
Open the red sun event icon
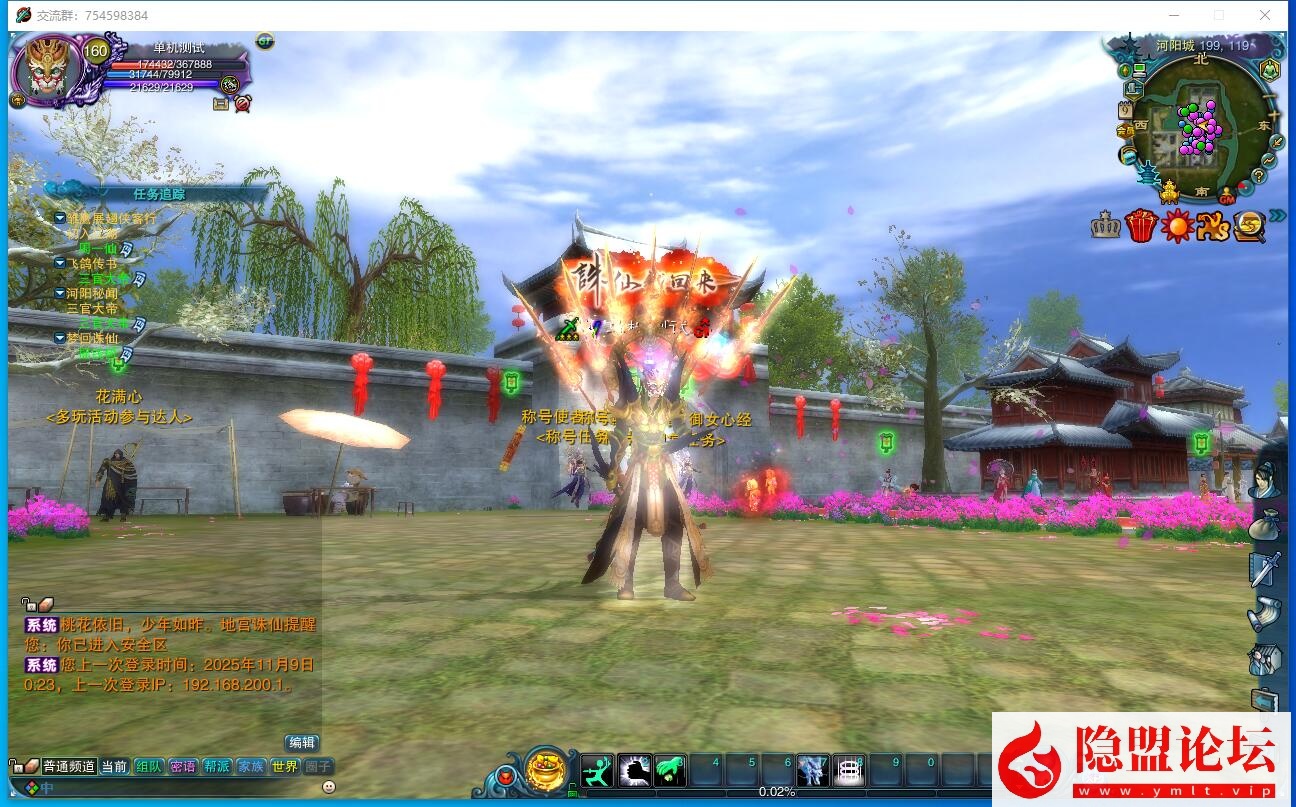tap(1177, 226)
